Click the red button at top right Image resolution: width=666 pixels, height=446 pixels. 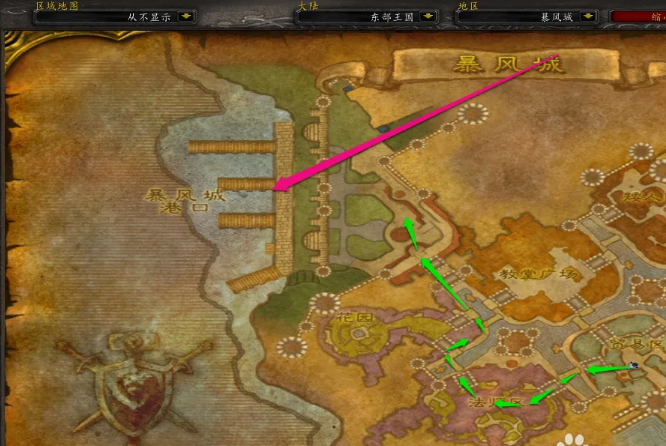(x=639, y=17)
